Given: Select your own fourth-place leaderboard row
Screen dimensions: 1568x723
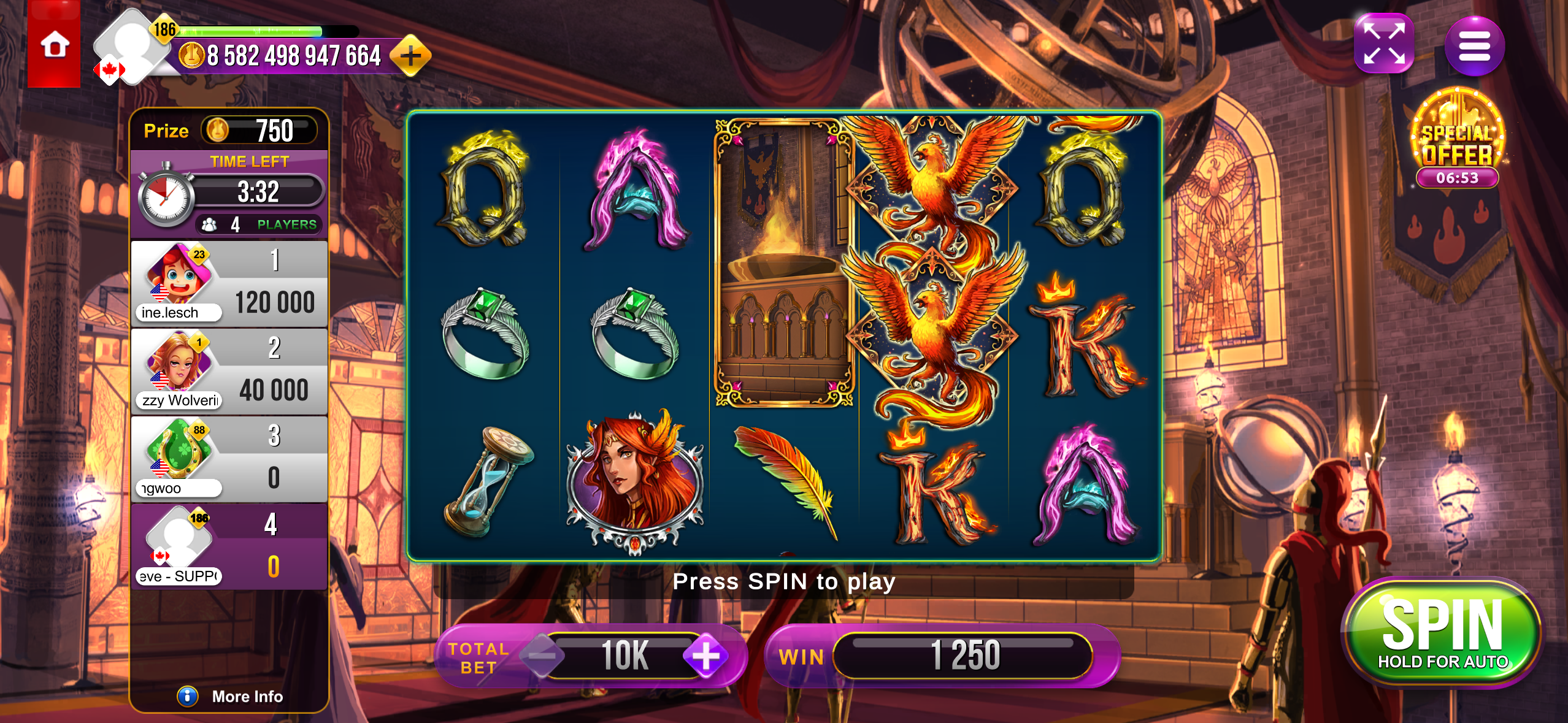Looking at the screenshot, I should click(x=229, y=547).
